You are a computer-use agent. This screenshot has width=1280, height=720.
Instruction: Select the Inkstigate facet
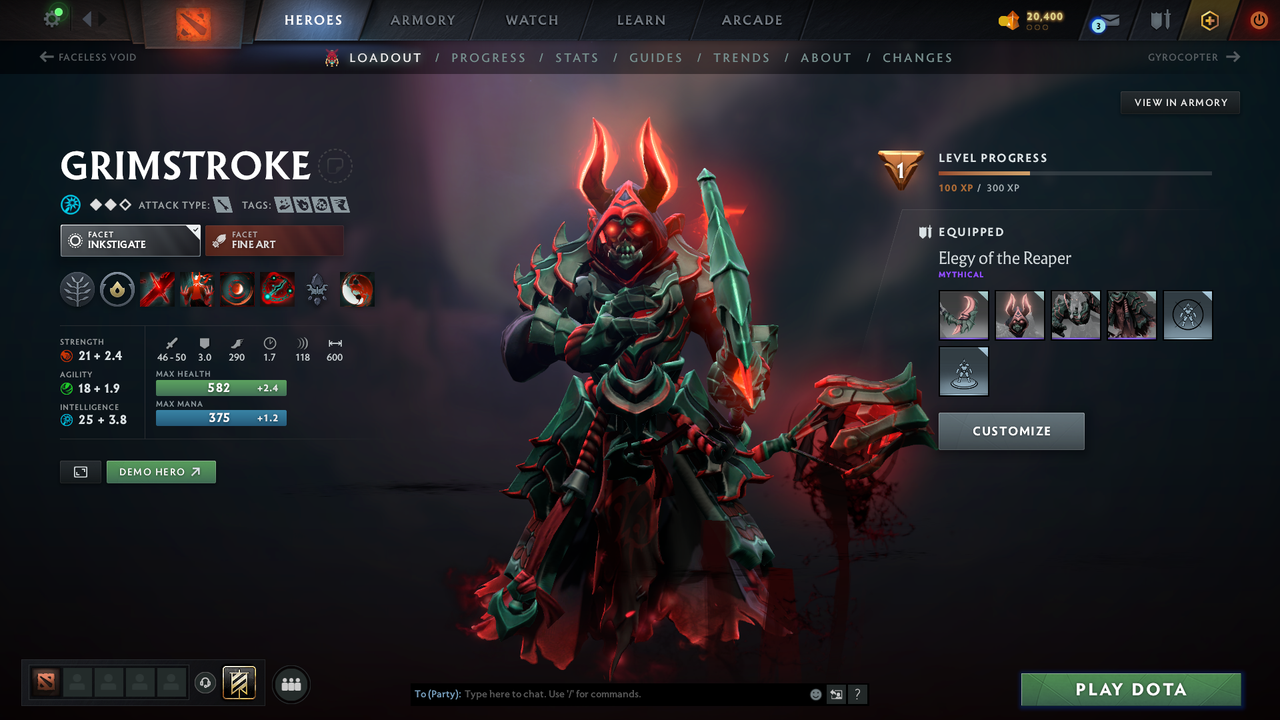(130, 240)
